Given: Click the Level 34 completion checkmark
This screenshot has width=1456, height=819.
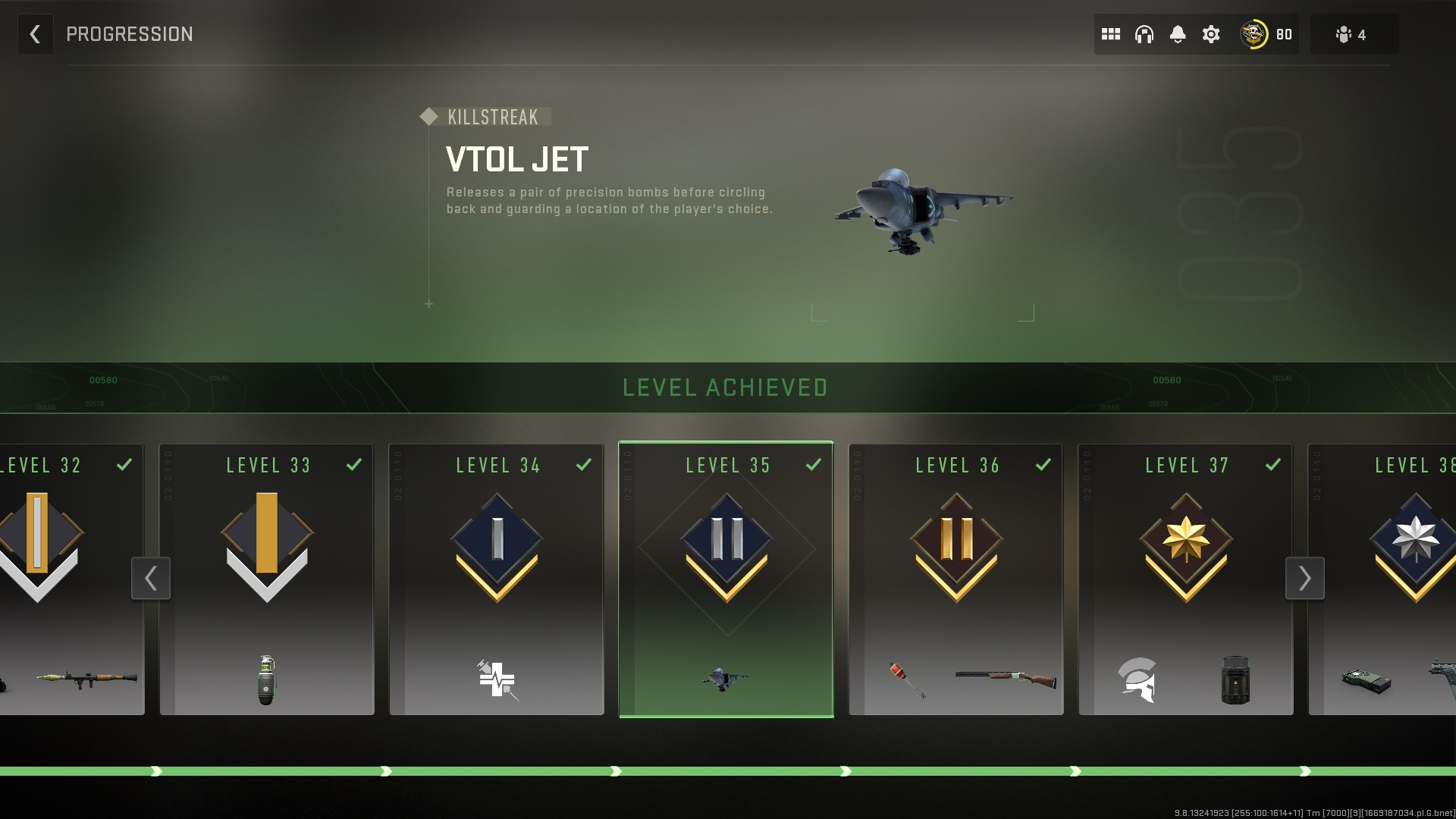Looking at the screenshot, I should (584, 463).
